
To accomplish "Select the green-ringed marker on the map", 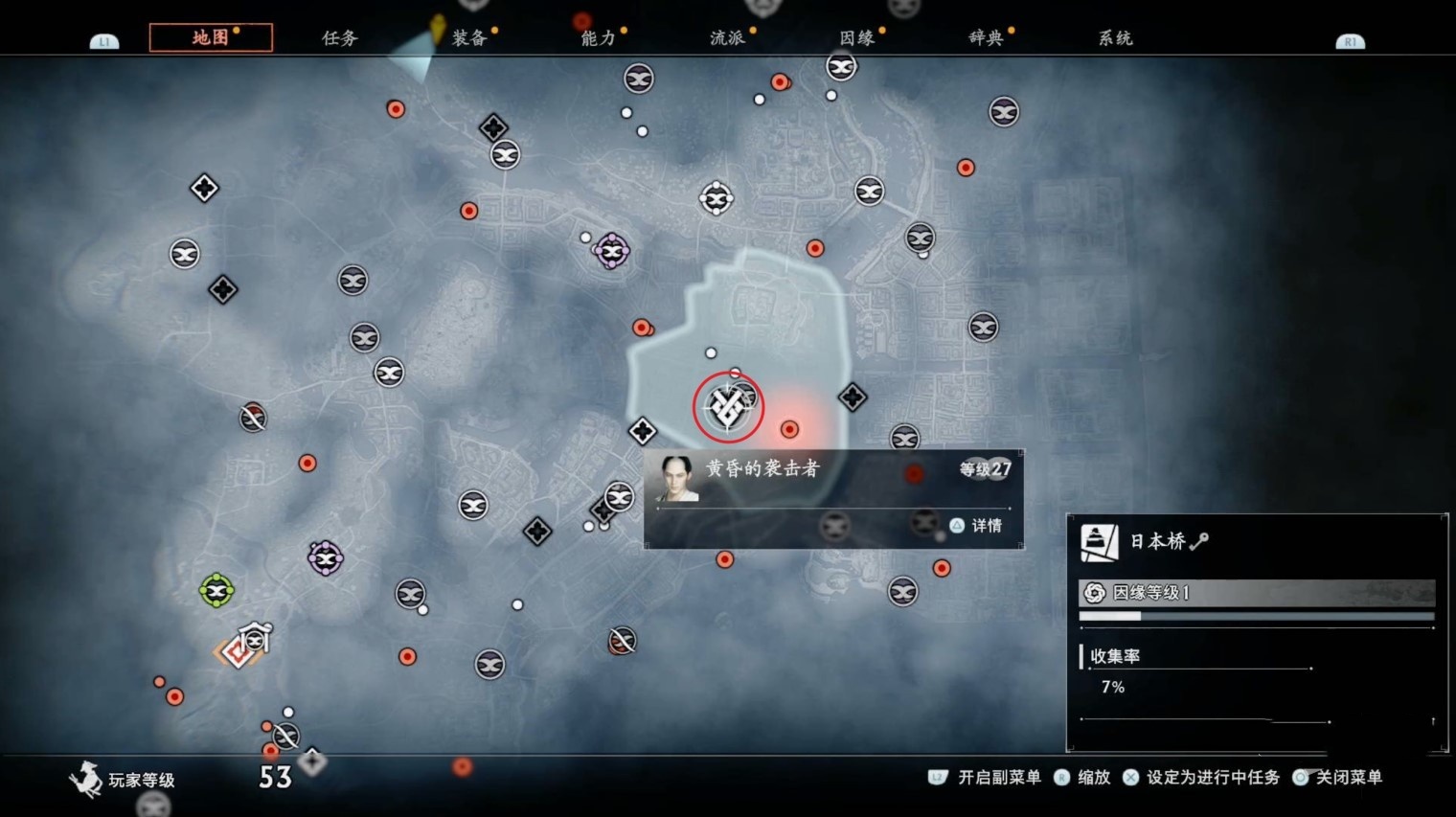I will pyautogui.click(x=216, y=590).
